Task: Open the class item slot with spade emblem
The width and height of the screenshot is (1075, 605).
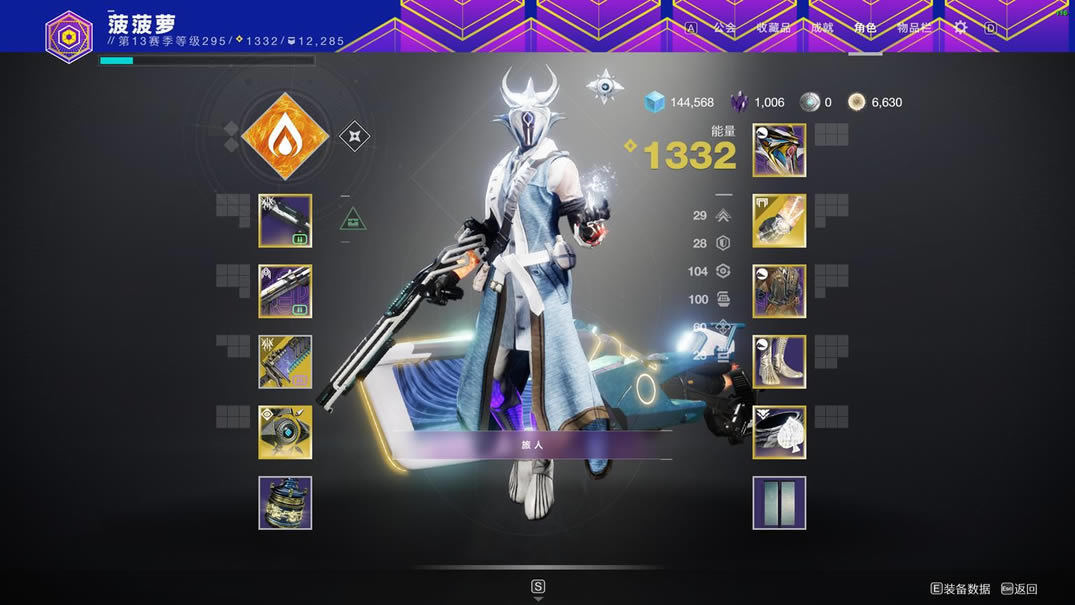Action: (779, 432)
